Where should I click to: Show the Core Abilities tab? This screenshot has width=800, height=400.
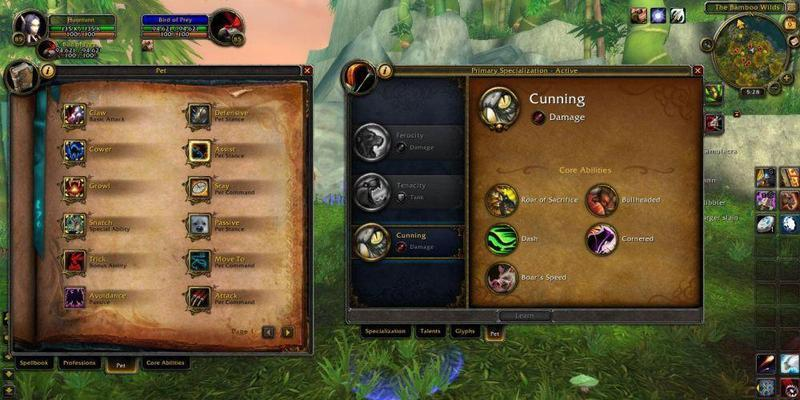coord(165,363)
